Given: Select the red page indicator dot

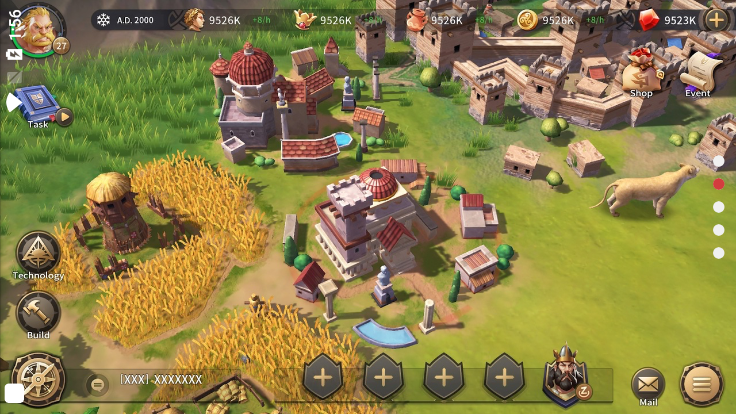Looking at the screenshot, I should [x=718, y=184].
